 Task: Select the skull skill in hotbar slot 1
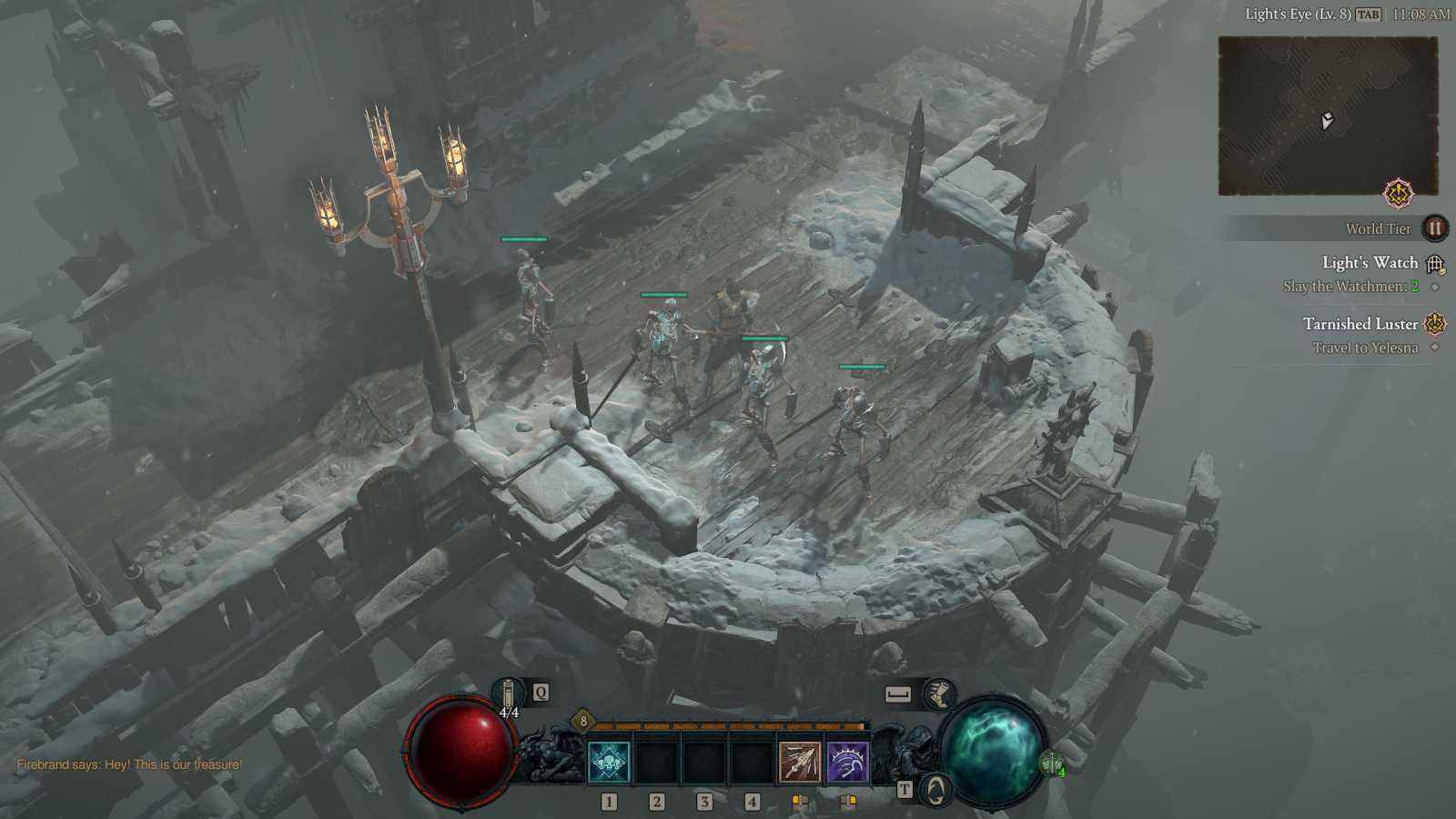608,760
